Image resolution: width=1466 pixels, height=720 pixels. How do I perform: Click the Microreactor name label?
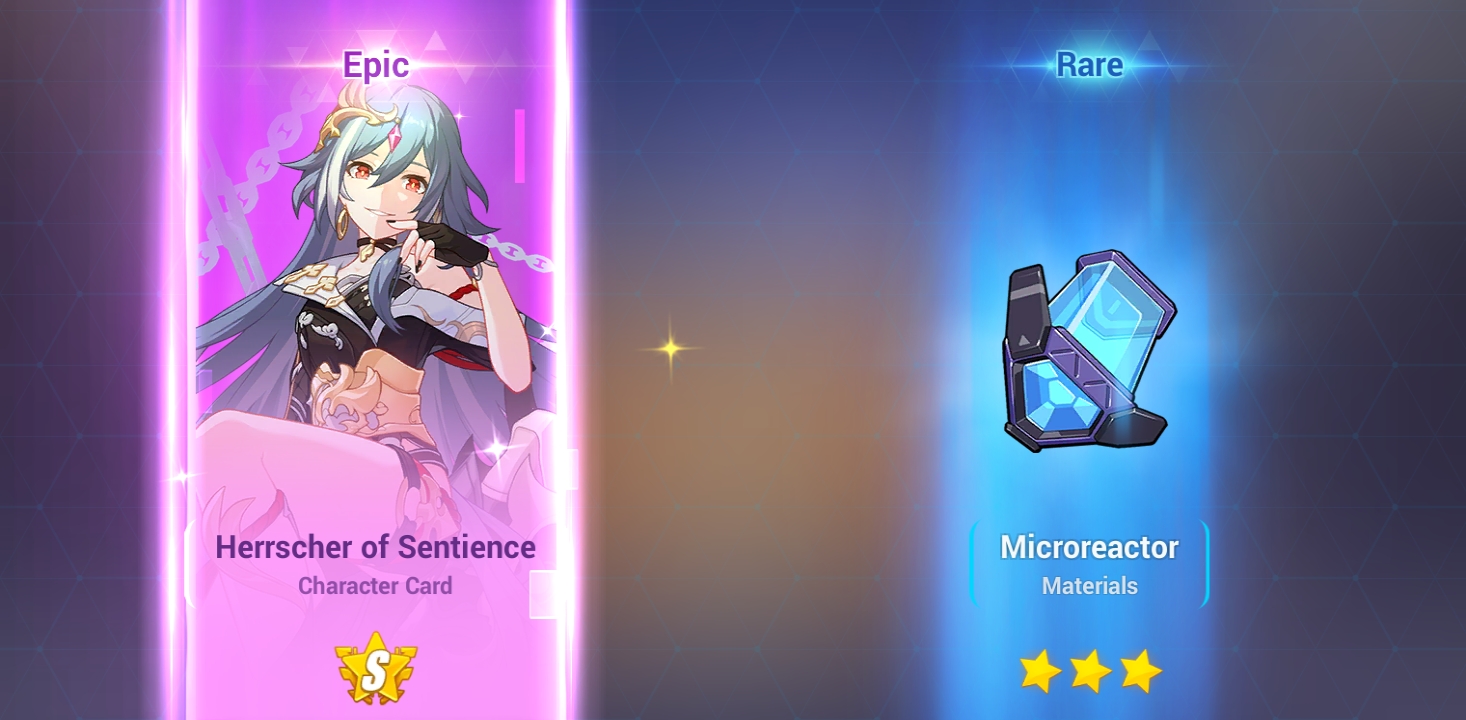pos(1090,546)
